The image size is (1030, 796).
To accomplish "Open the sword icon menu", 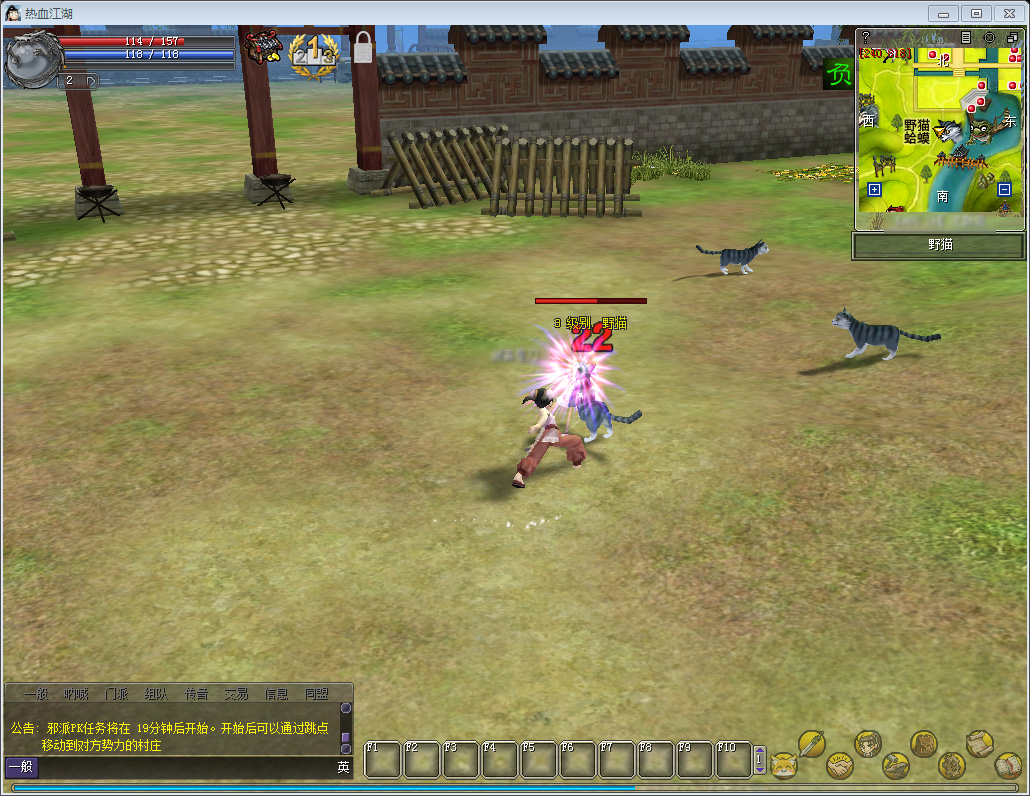I will tap(811, 744).
